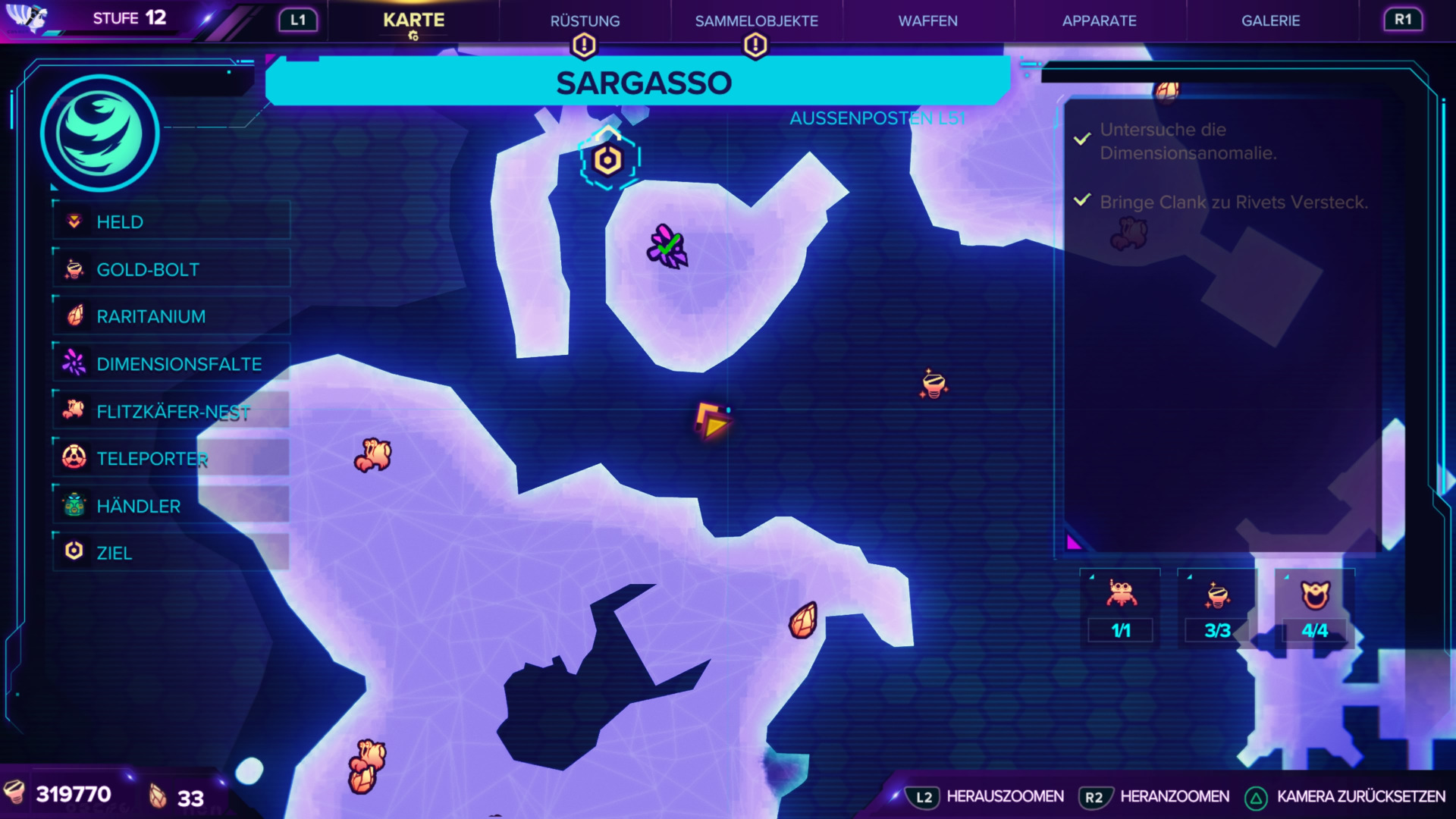Select the completed dimension rift map marker
The height and width of the screenshot is (819, 1456).
[667, 246]
